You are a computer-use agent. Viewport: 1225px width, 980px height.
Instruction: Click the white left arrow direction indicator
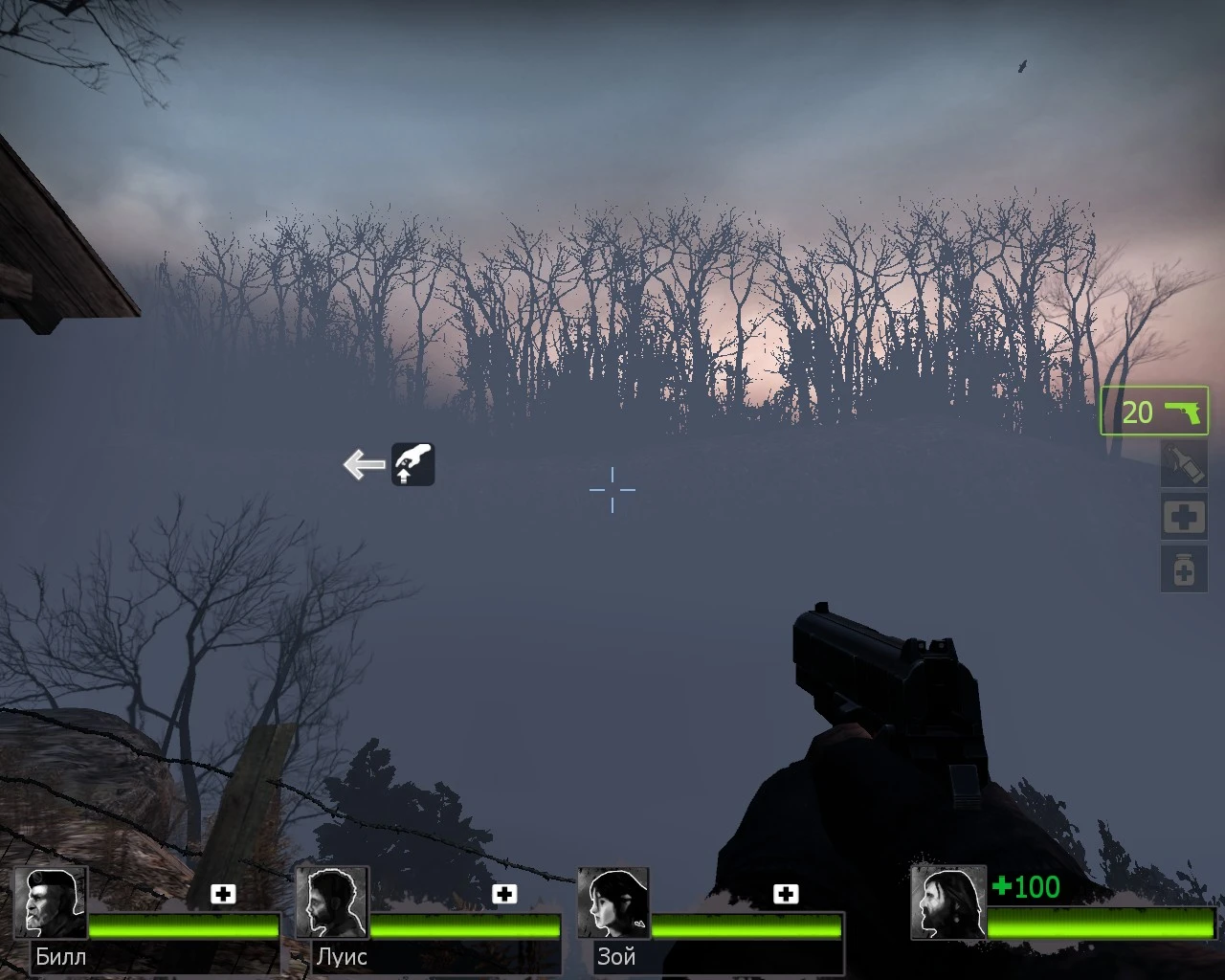coord(362,463)
